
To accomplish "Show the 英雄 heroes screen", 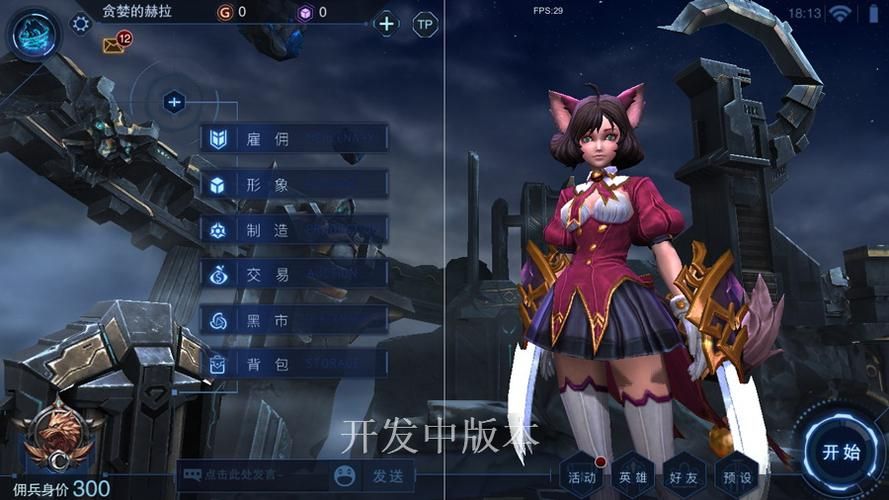I will pyautogui.click(x=633, y=477).
